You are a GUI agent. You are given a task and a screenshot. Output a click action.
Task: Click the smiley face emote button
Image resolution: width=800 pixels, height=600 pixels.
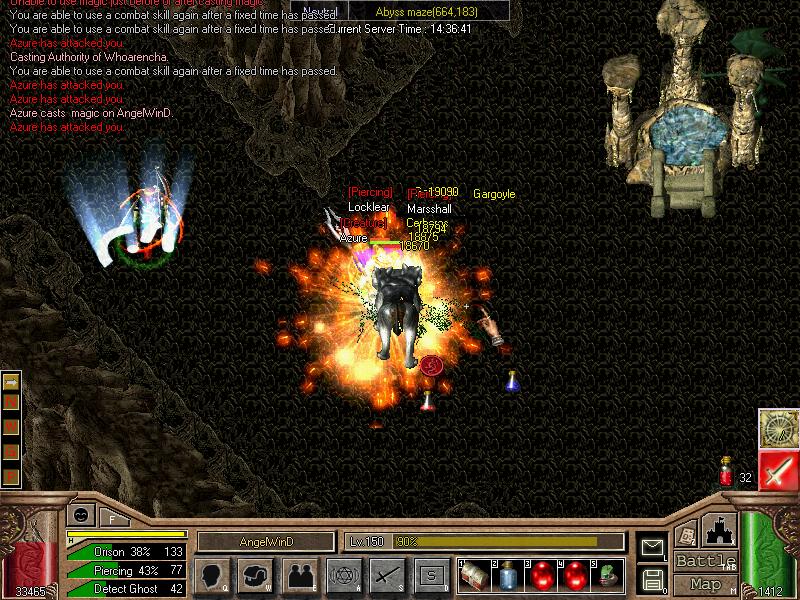tap(81, 515)
